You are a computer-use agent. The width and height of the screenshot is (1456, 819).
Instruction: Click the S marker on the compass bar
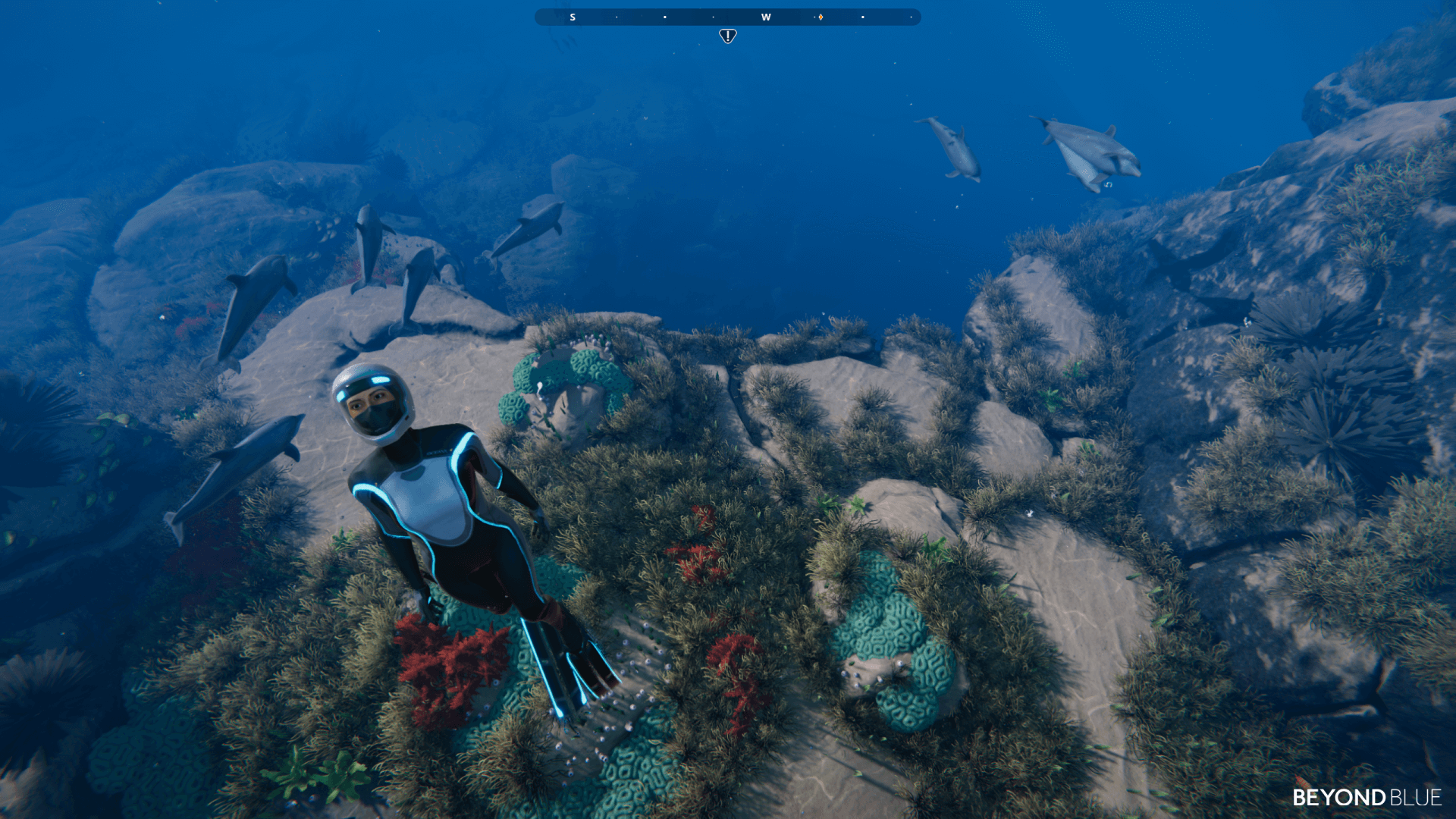[573, 17]
